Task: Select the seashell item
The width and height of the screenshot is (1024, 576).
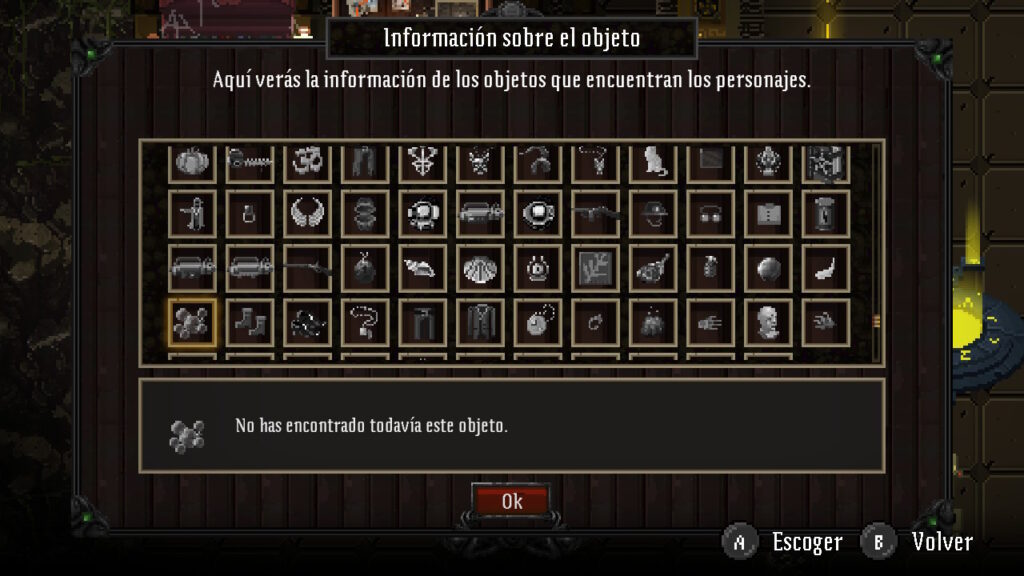Action: point(481,268)
